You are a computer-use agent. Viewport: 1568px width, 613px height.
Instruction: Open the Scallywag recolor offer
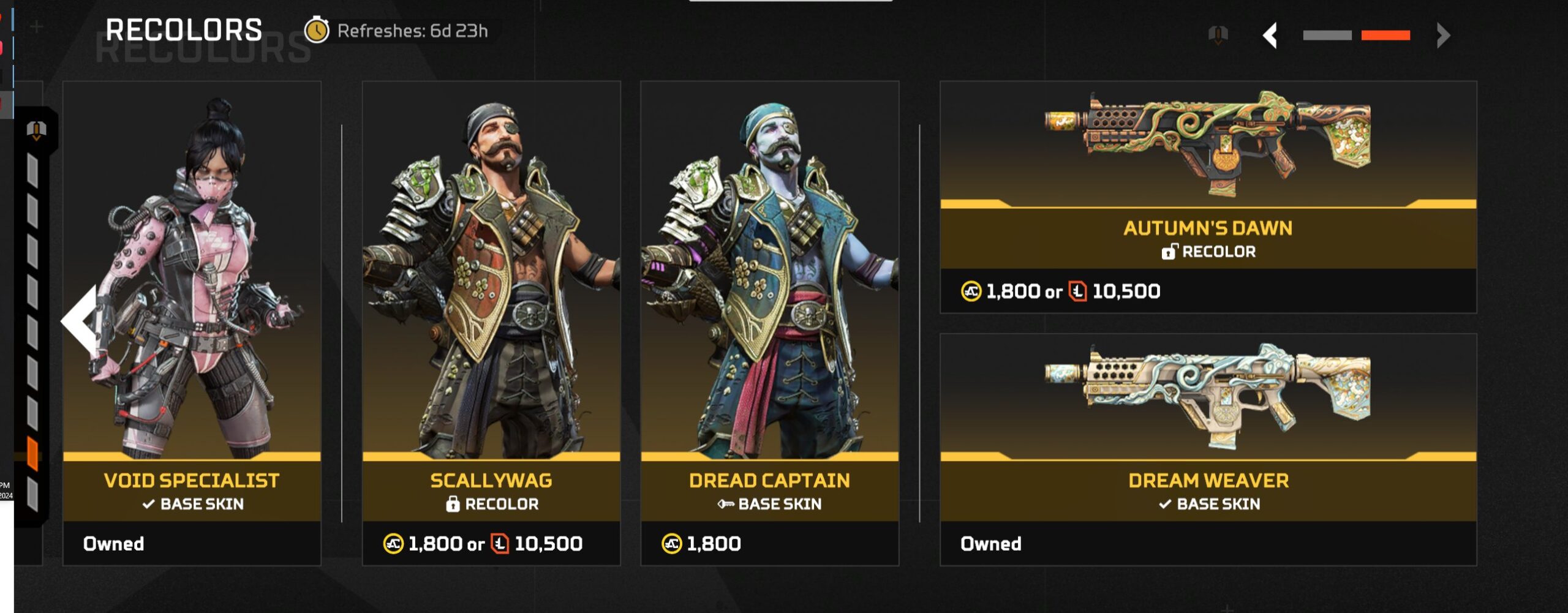click(x=491, y=323)
